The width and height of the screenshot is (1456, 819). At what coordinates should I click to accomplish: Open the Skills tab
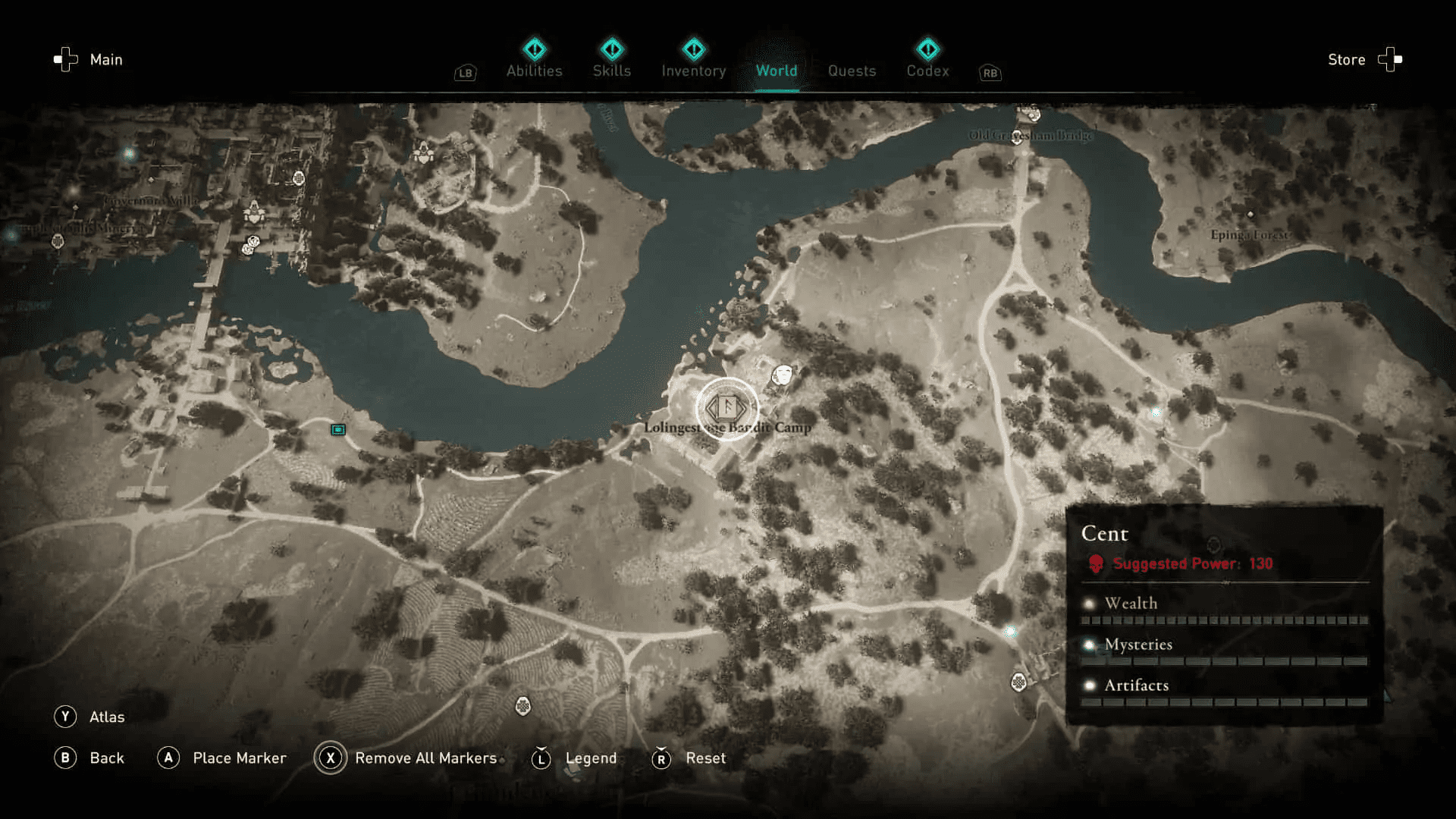(612, 70)
